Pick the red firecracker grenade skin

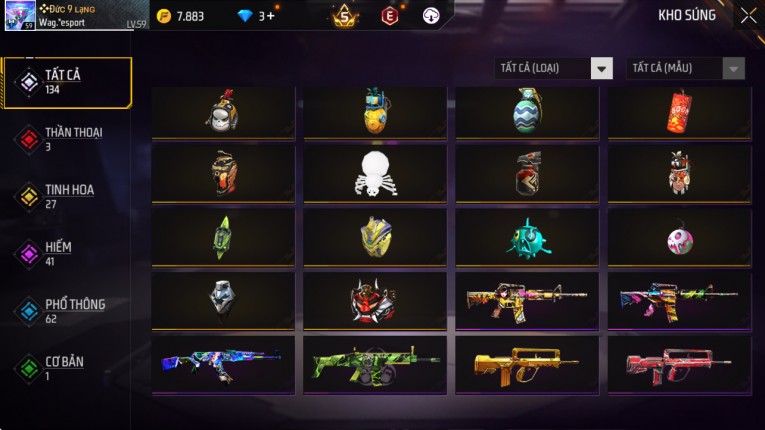[x=679, y=112]
